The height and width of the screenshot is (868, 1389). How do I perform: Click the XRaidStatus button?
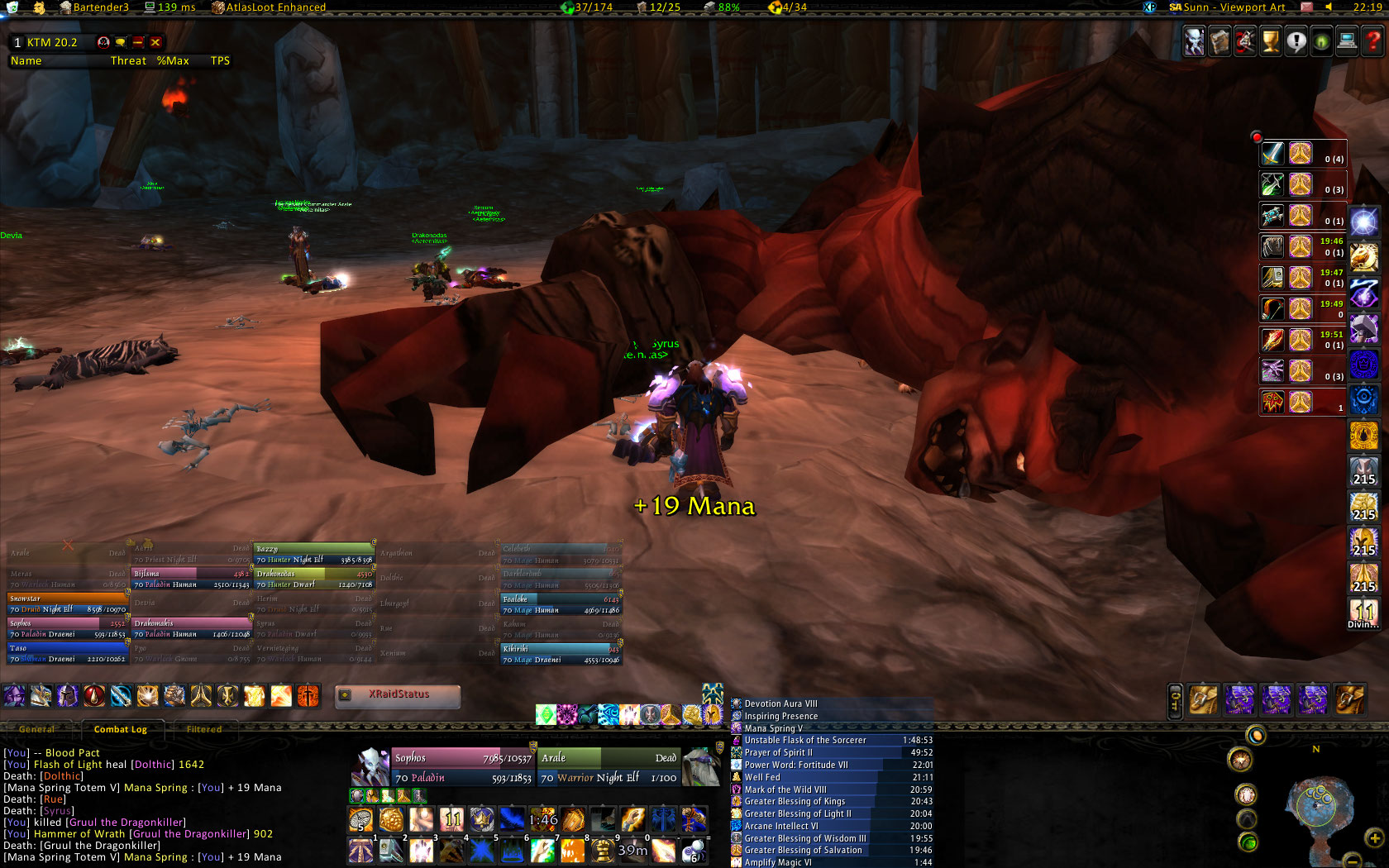tap(398, 695)
